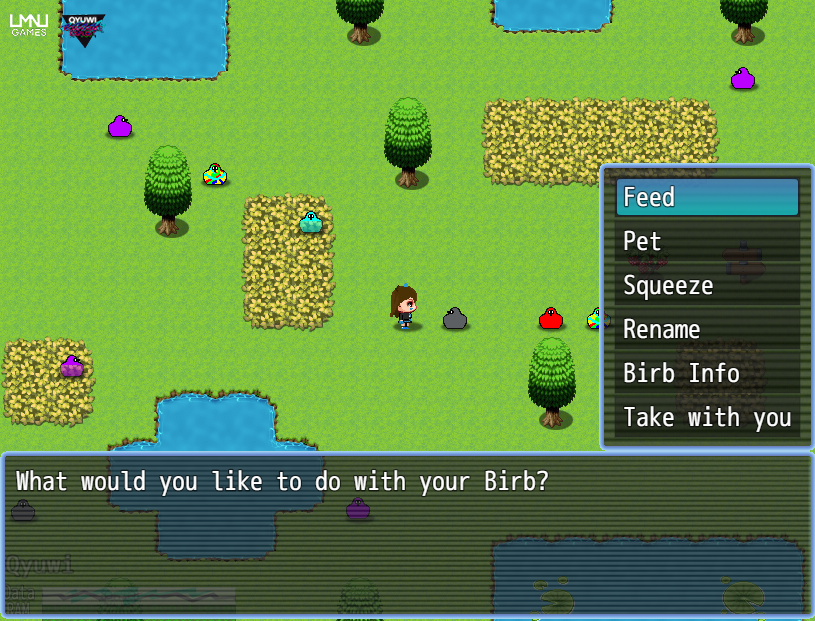Open the Rename option

[x=707, y=330]
